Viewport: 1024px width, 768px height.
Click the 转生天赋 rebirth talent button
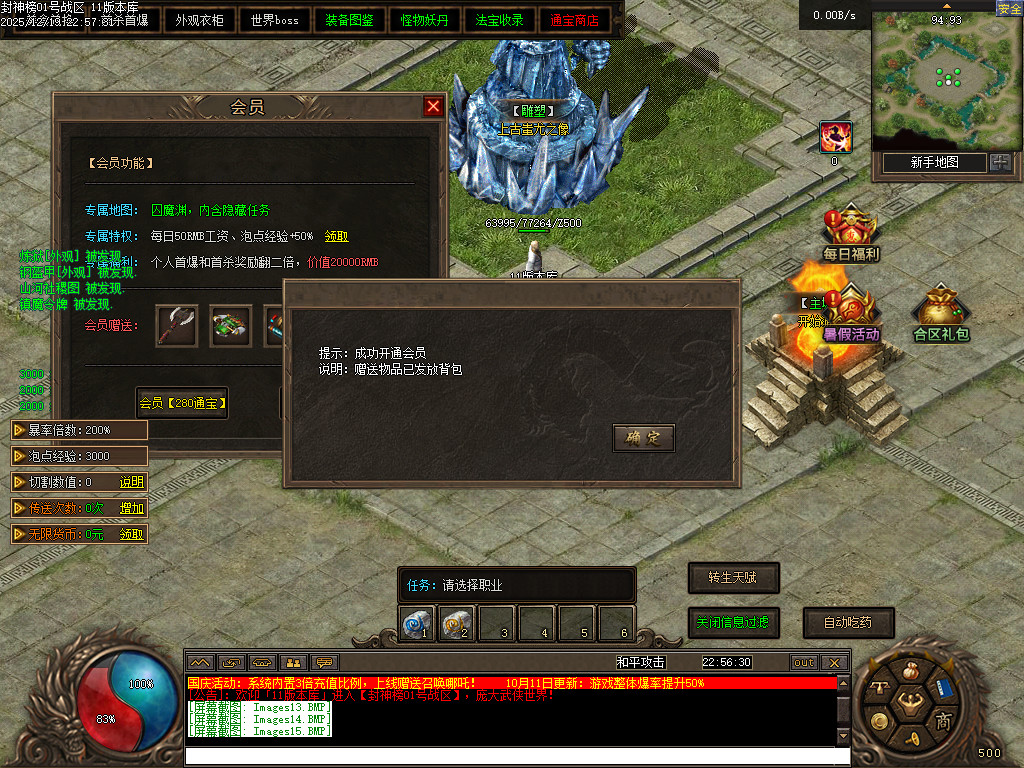(733, 578)
